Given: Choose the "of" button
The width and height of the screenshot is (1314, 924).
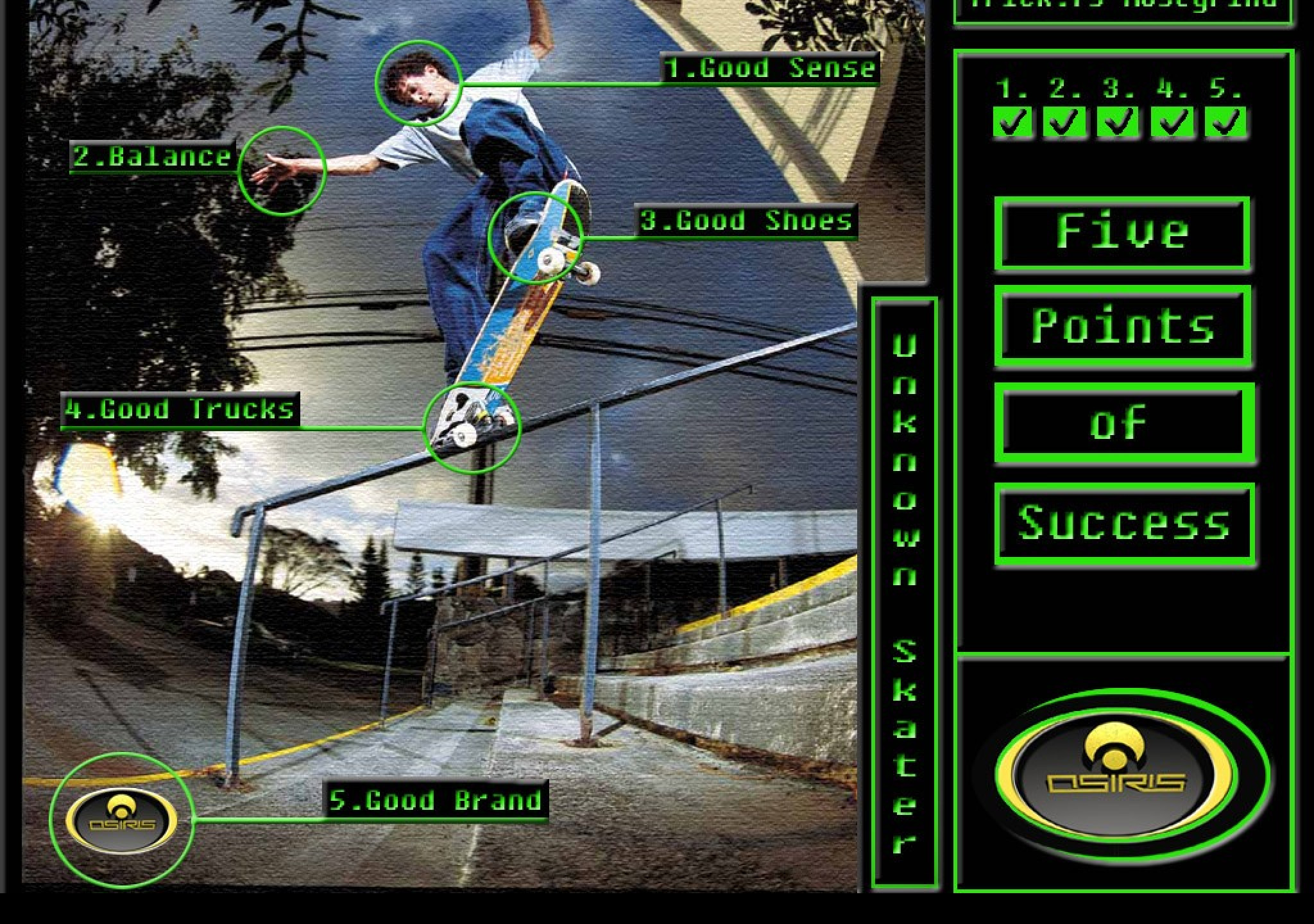Looking at the screenshot, I should click(1124, 424).
